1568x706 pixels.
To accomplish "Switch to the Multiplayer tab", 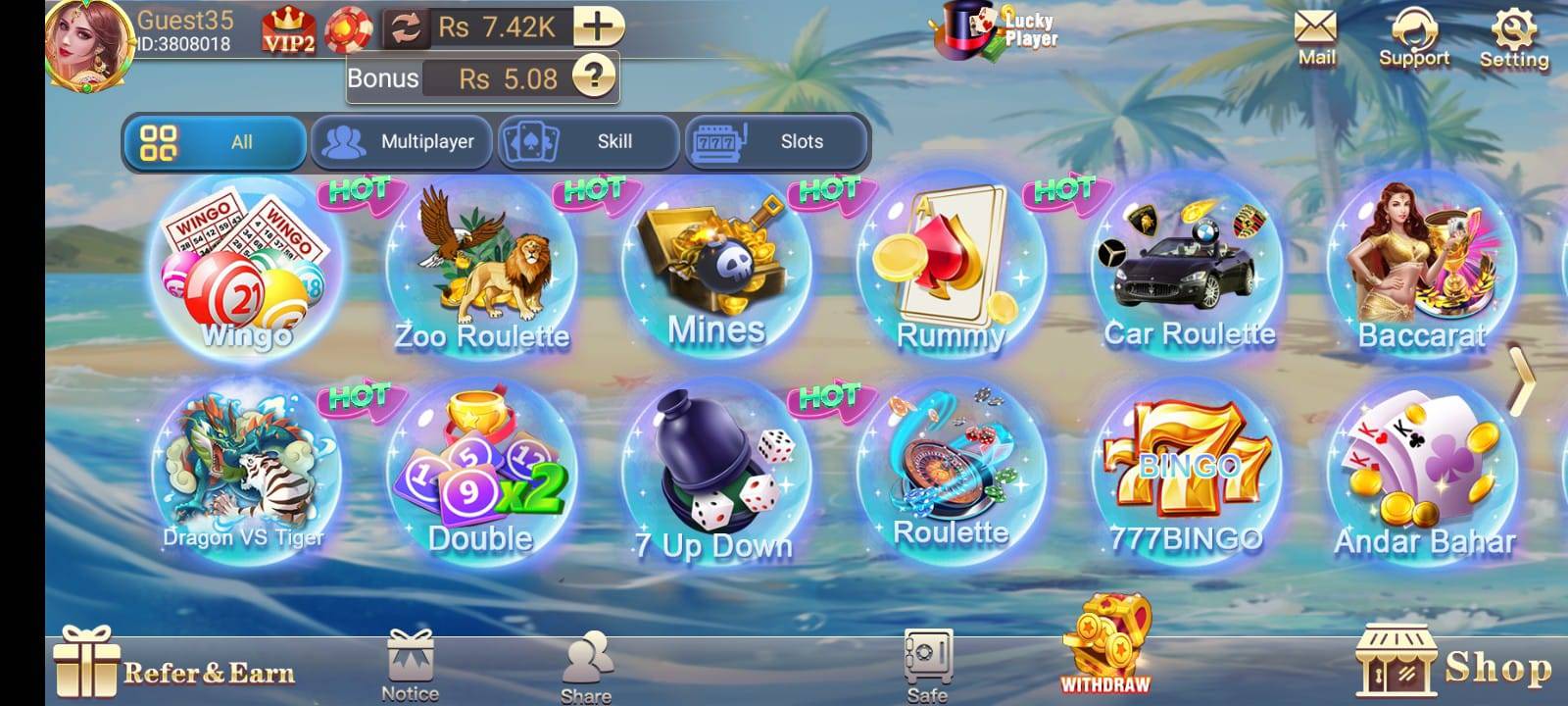I will tap(402, 141).
